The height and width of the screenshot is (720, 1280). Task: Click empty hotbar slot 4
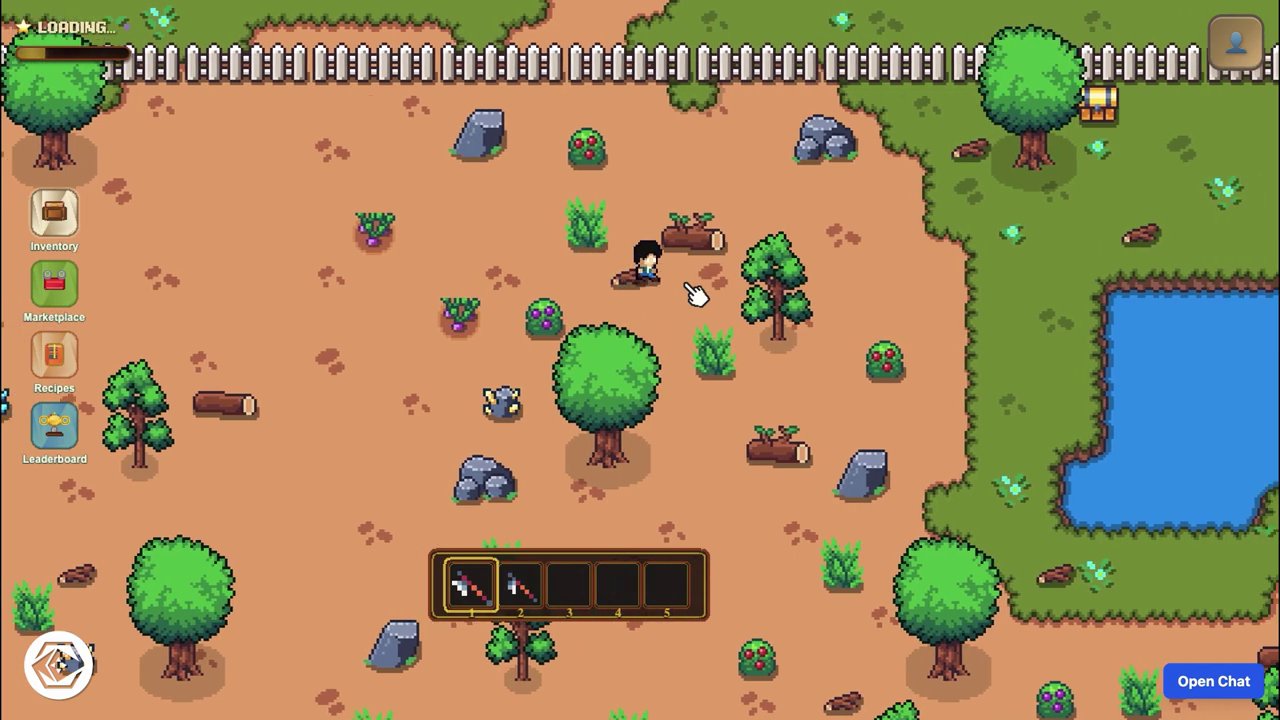click(x=617, y=585)
